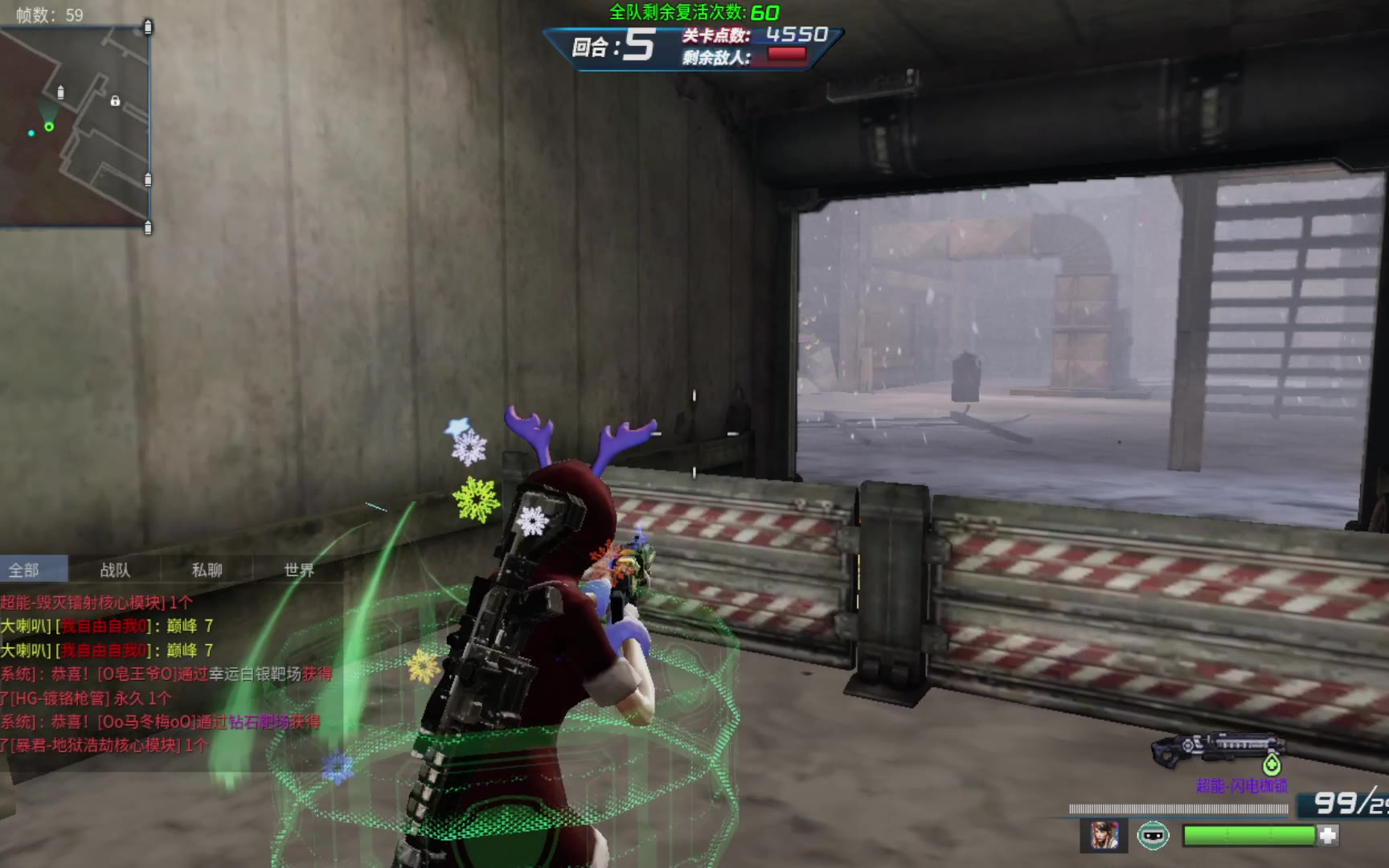
Task: Switch to the 全部 chat tab
Action: (24, 570)
